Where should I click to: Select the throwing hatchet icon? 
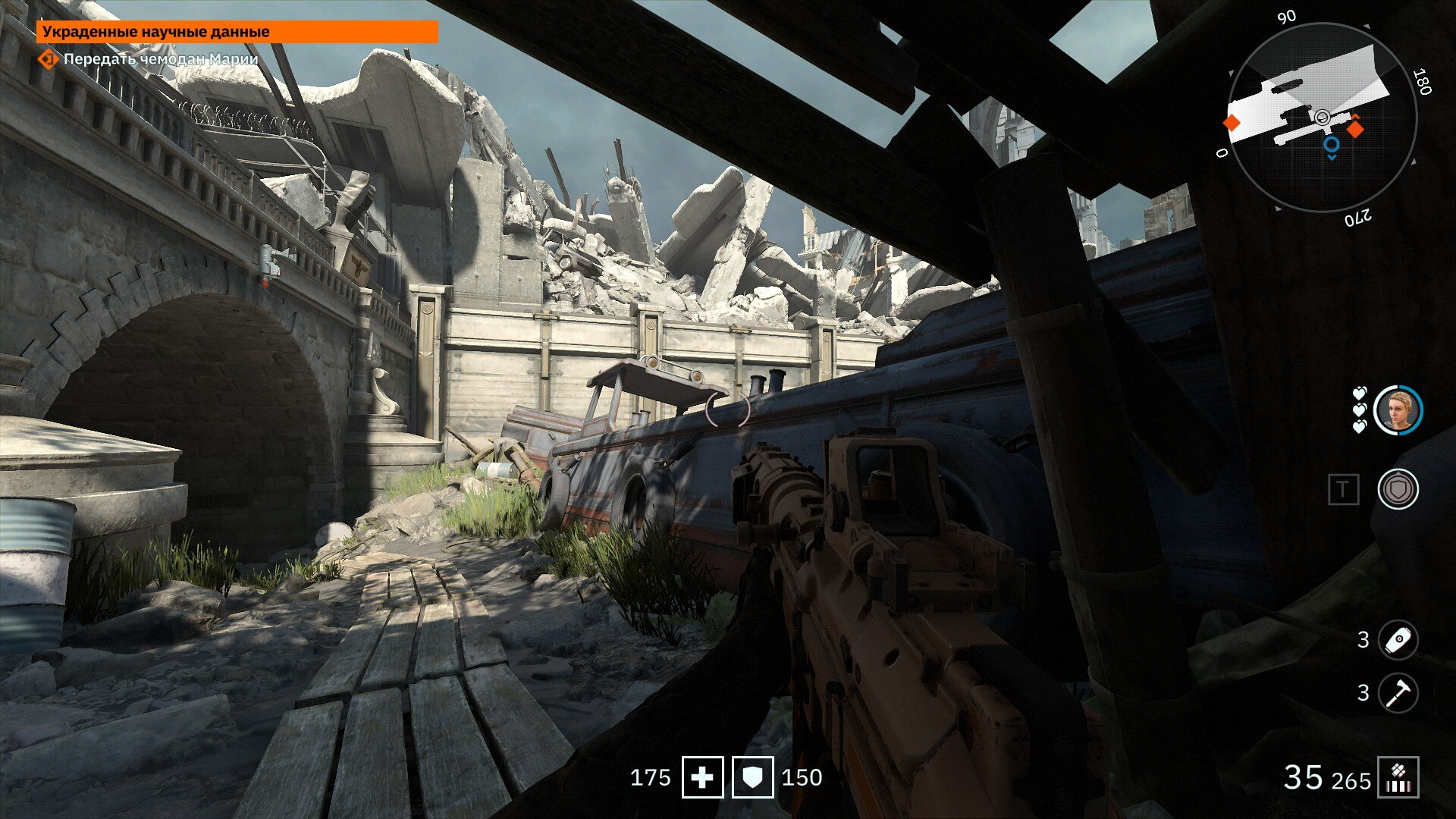click(x=1398, y=693)
